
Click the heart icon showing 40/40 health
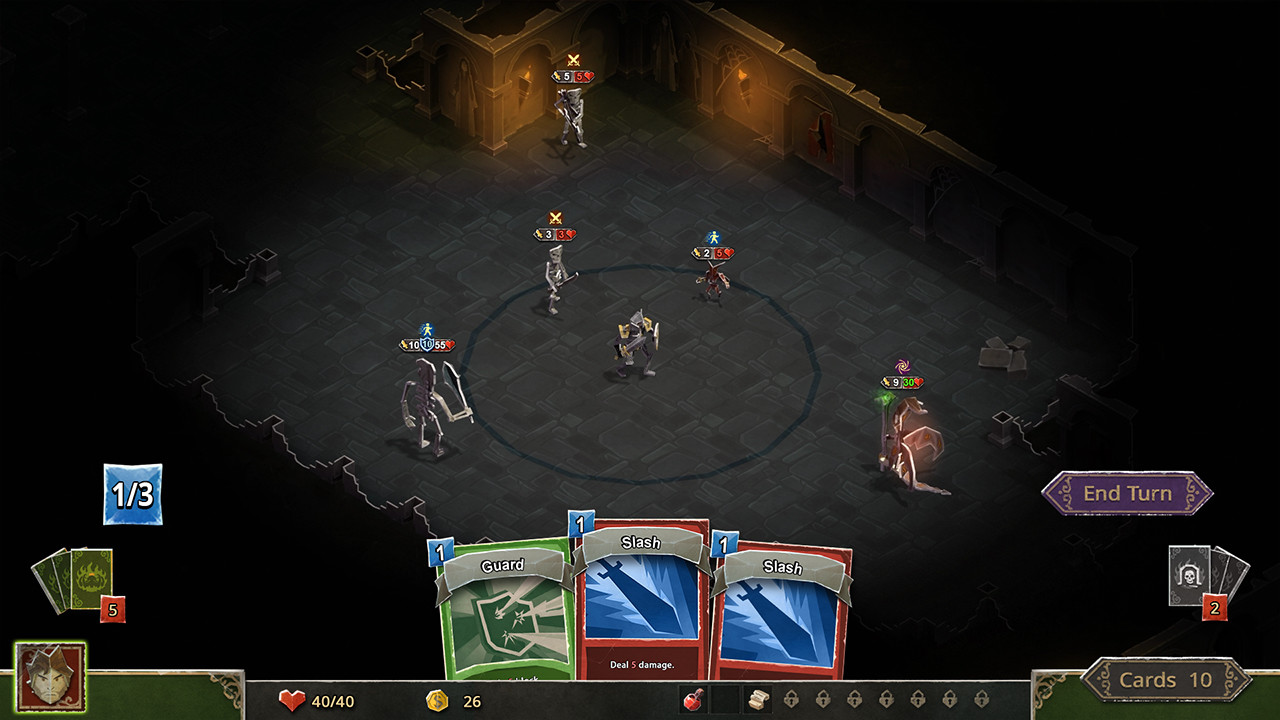[x=292, y=701]
